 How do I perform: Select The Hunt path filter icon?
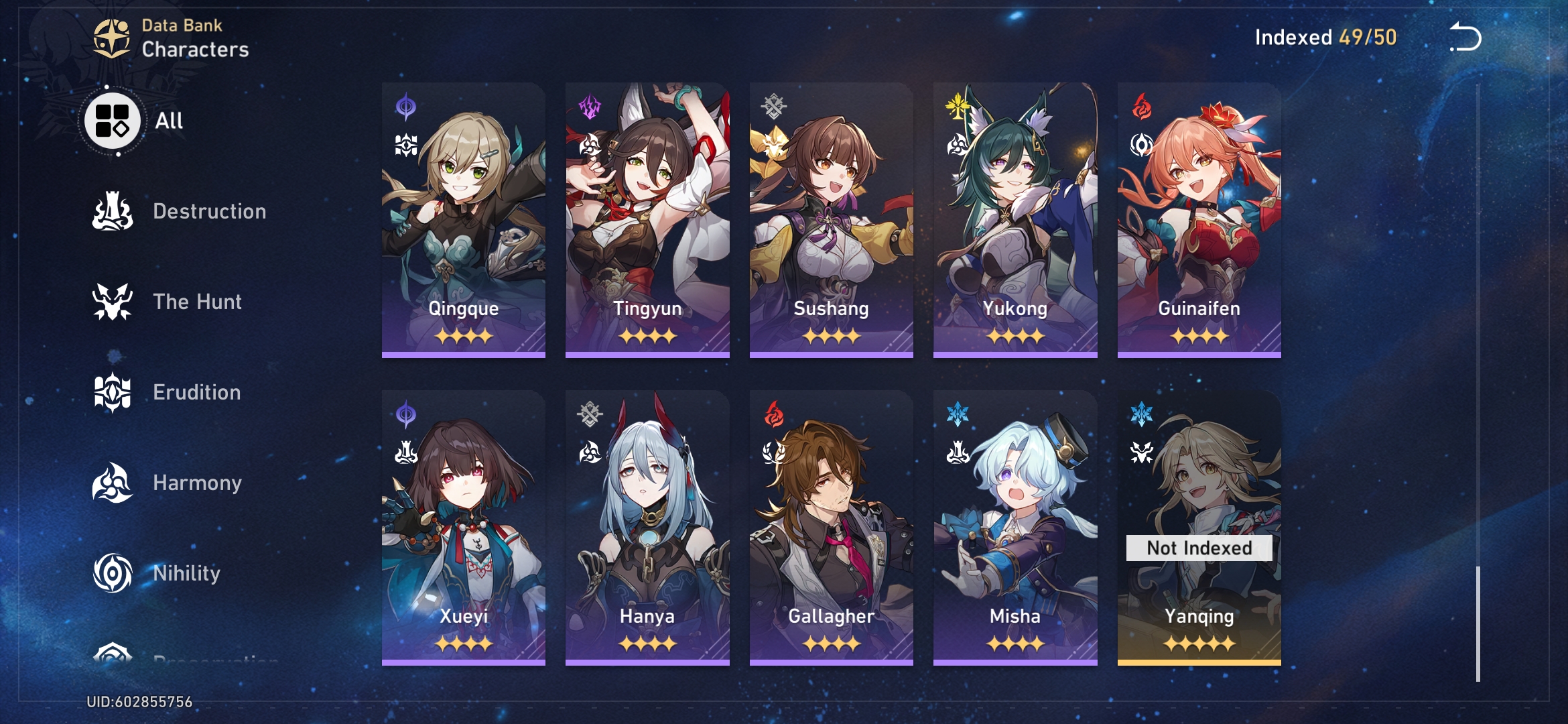point(111,302)
